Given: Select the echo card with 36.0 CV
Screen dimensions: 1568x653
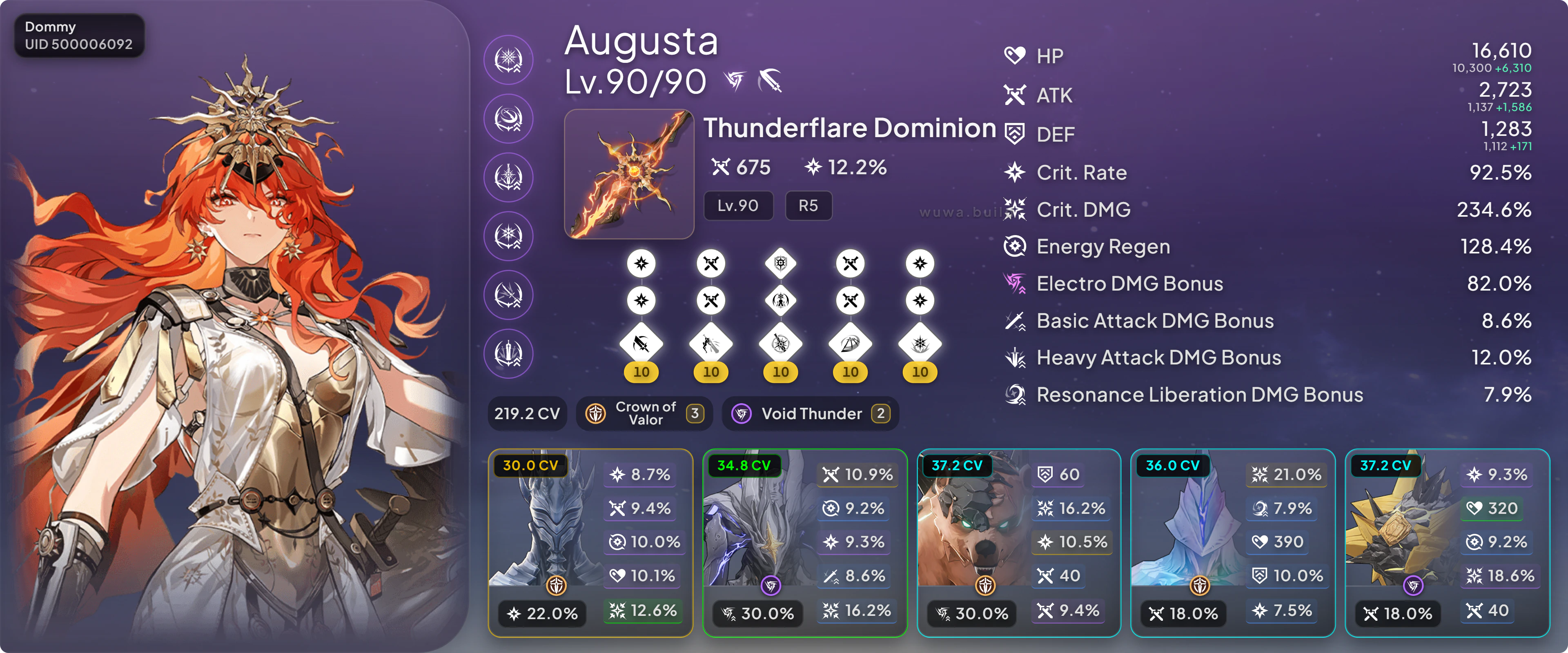Looking at the screenshot, I should [x=1233, y=543].
